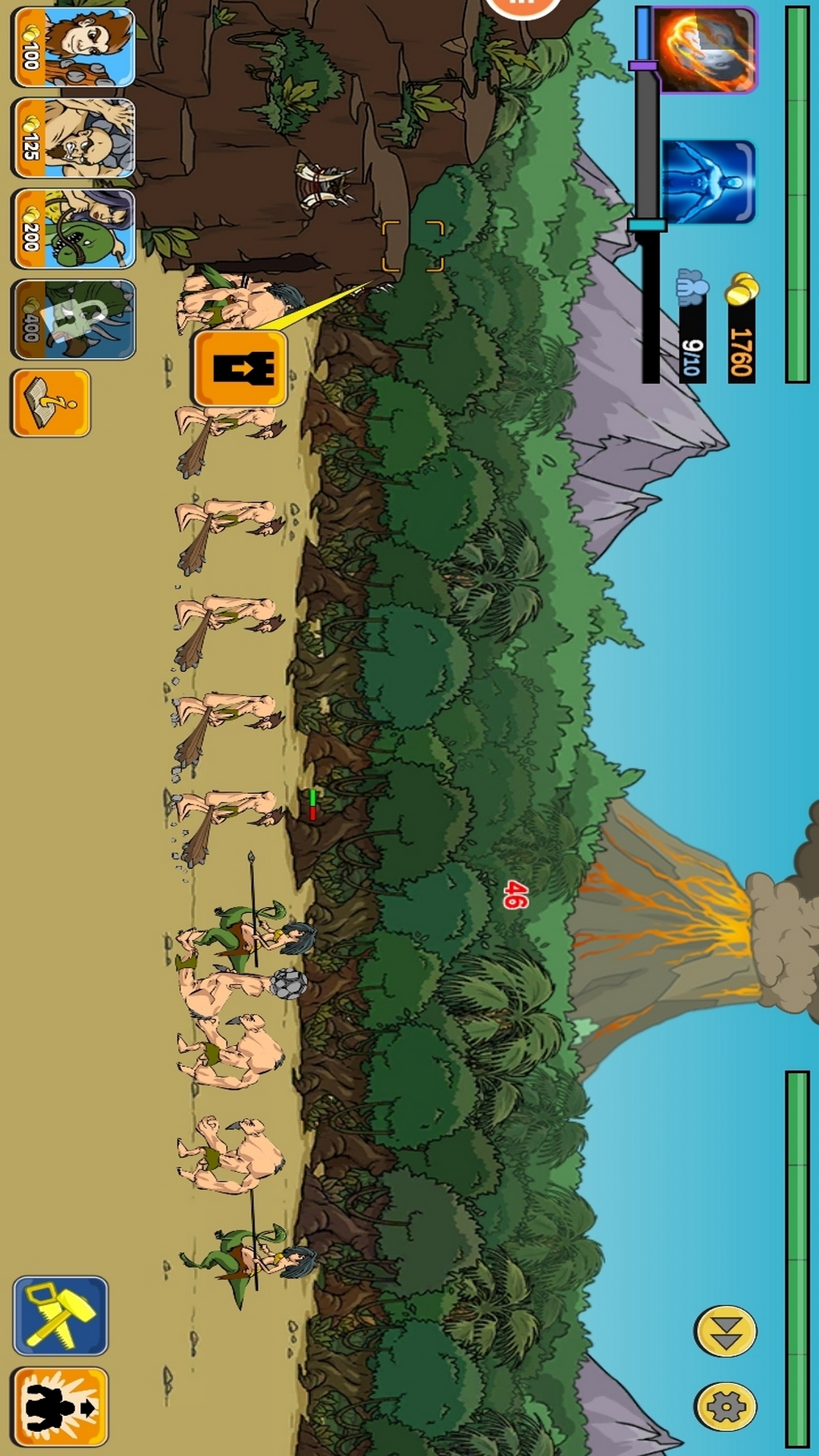Viewport: 819px width, 1456px height.
Task: Open the question mark guide book
Action: point(51,403)
